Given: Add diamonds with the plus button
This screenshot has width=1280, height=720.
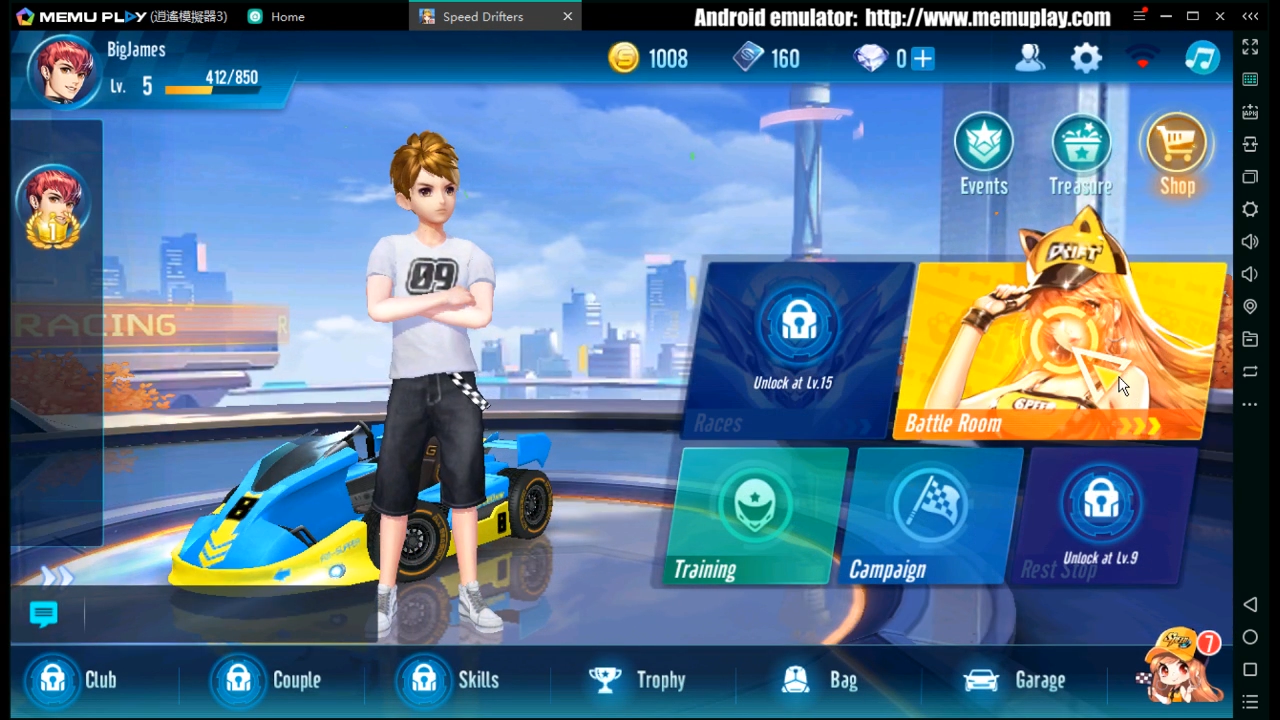Looking at the screenshot, I should coord(925,58).
